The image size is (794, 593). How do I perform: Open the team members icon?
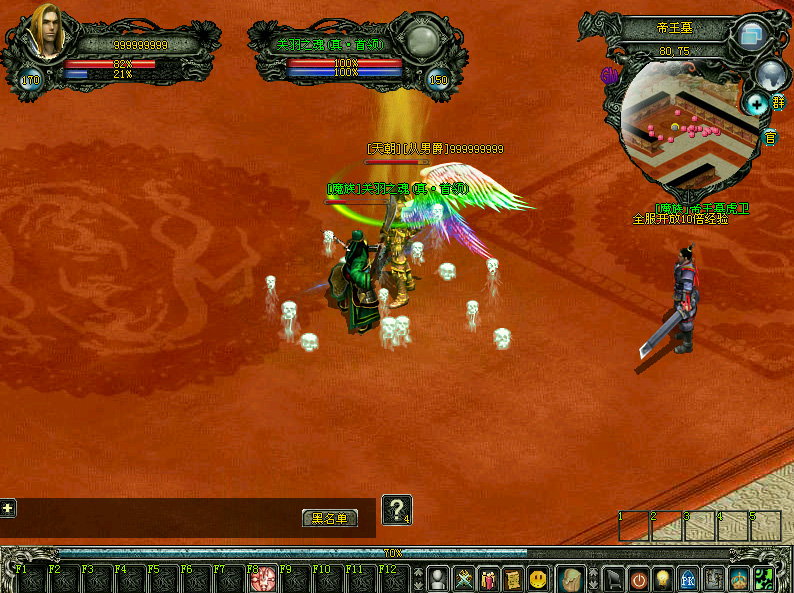point(489,578)
